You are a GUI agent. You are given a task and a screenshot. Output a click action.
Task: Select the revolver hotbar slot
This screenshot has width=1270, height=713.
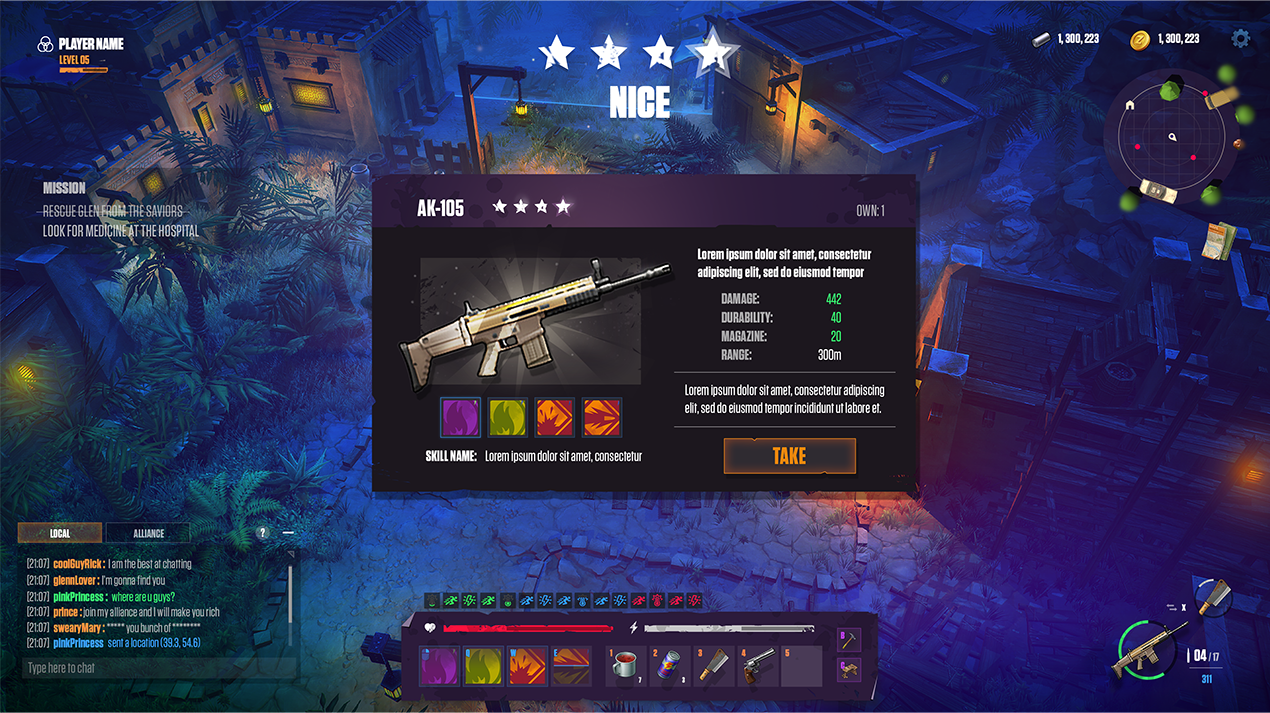(758, 667)
